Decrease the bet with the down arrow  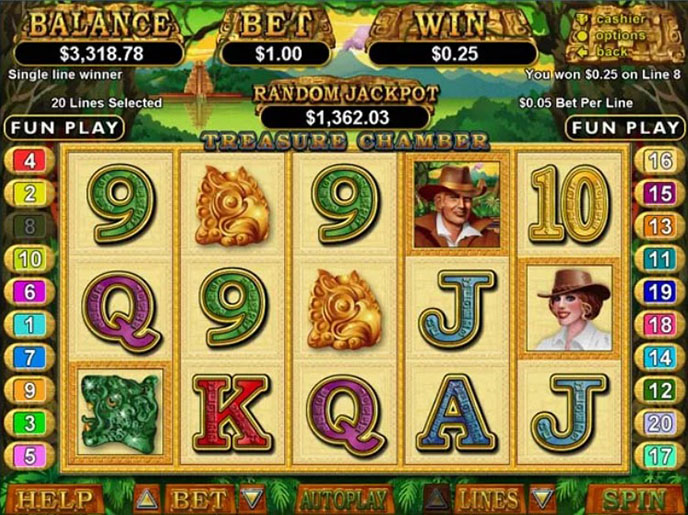252,498
